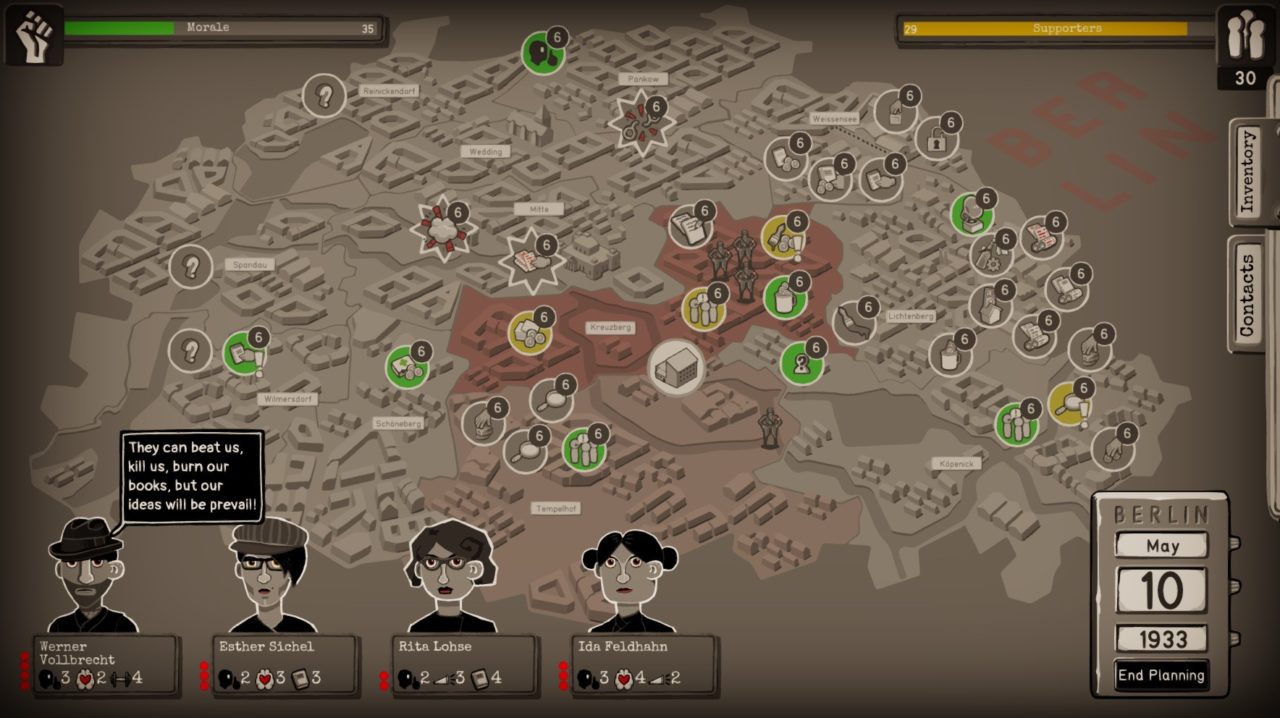Select the padlock mission marker
This screenshot has height=718, width=1280.
click(x=936, y=140)
